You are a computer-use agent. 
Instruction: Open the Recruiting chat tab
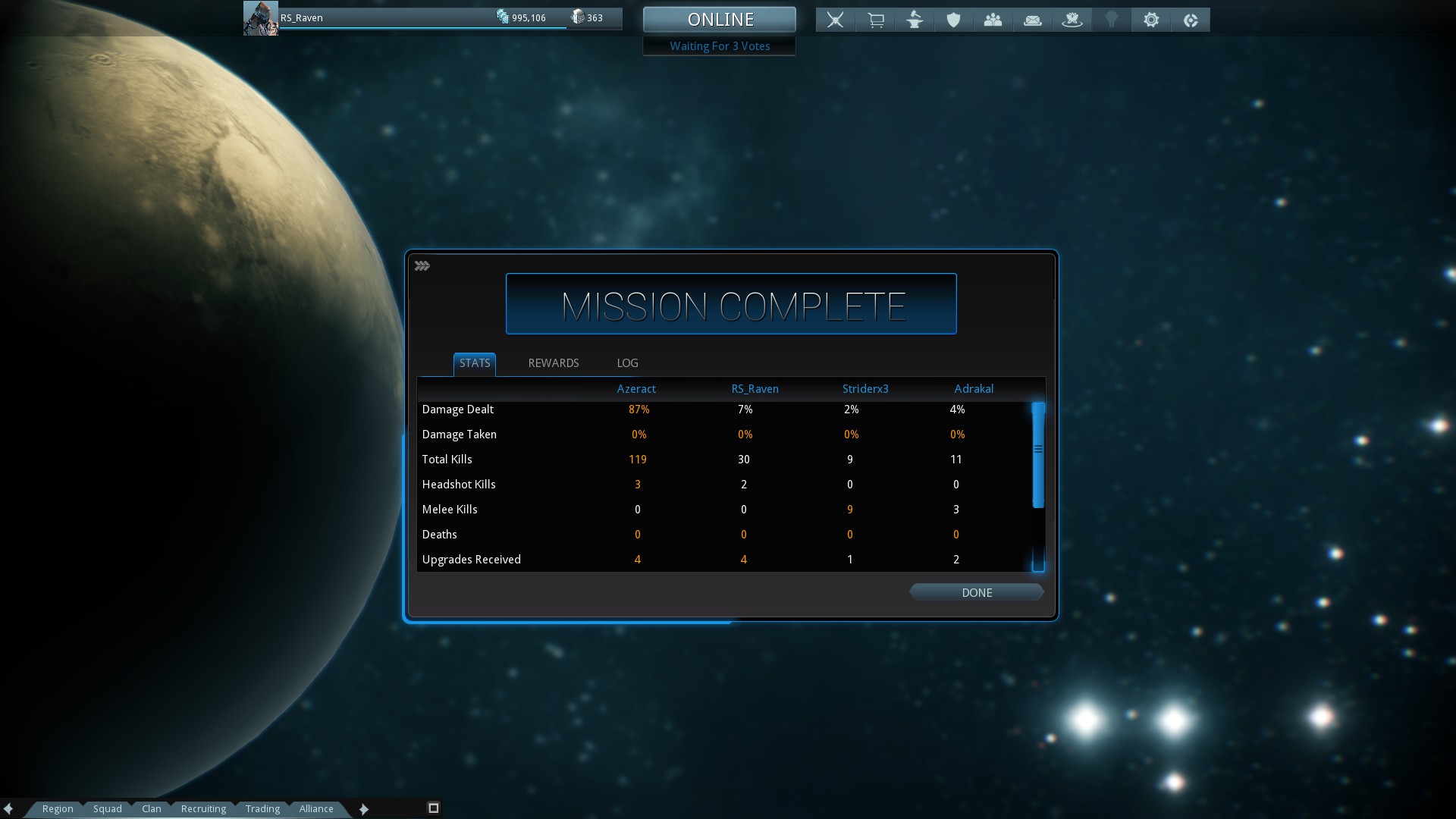[203, 808]
